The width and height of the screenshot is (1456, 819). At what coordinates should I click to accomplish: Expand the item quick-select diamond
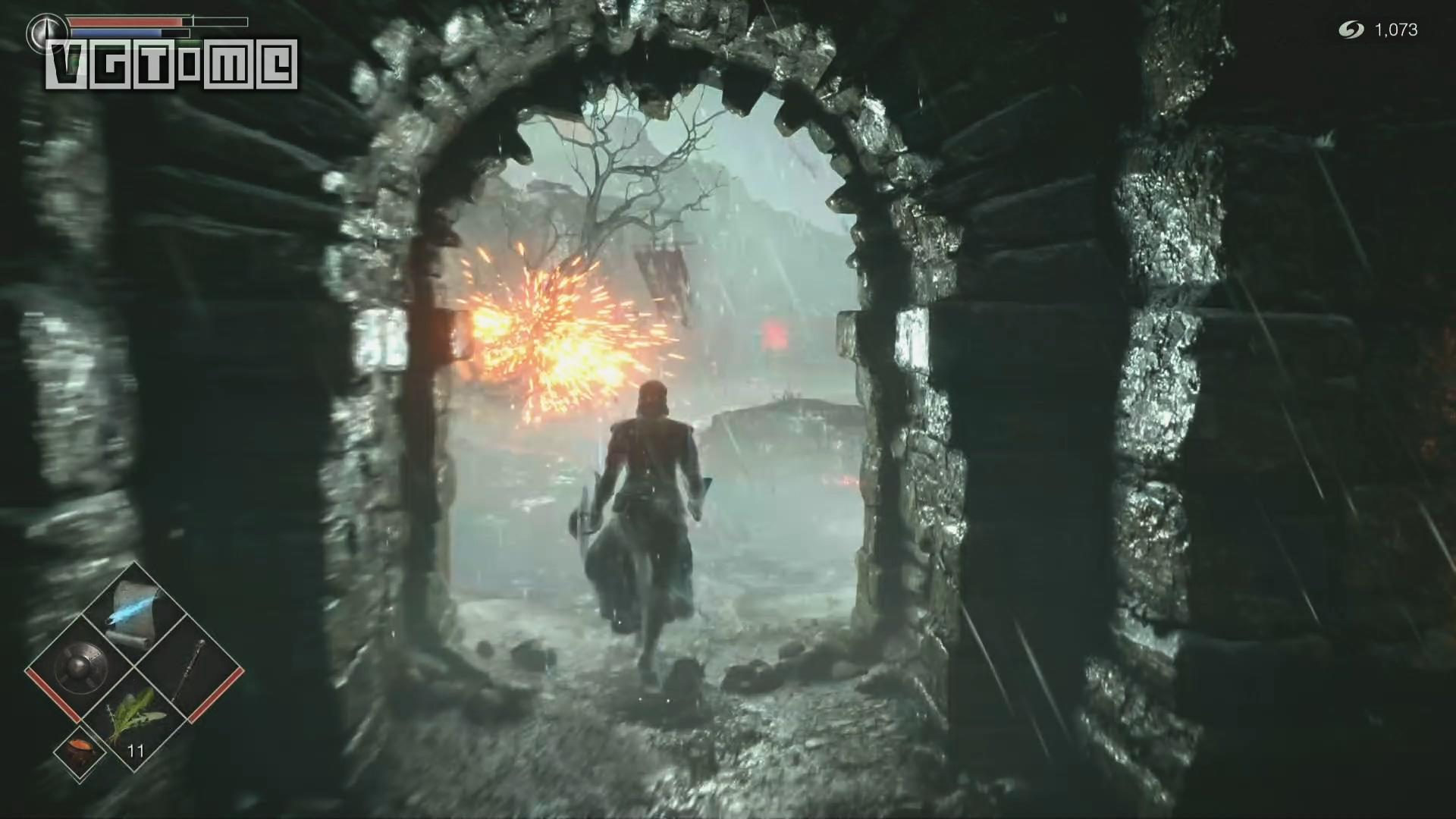(136, 666)
